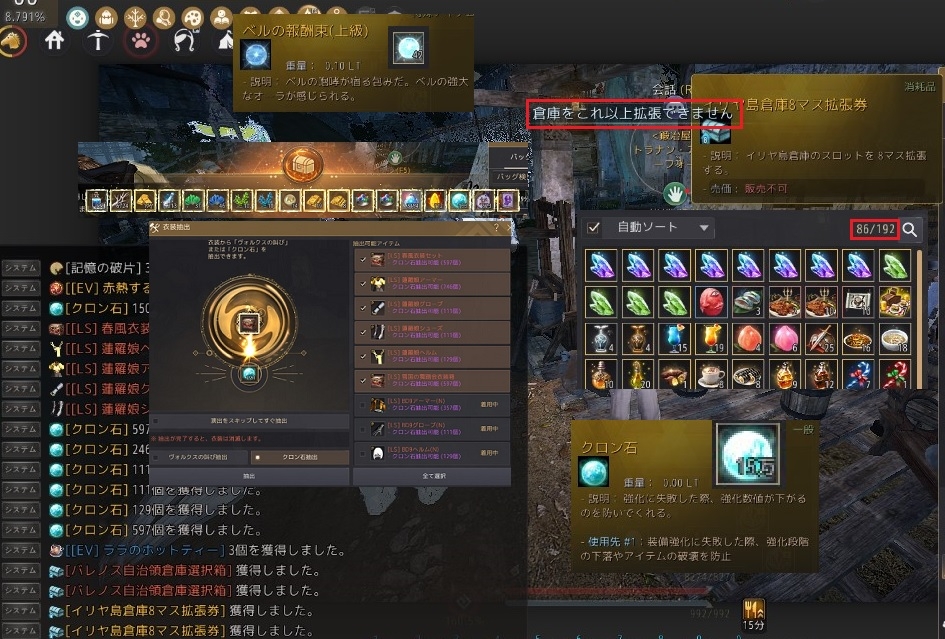
Task: Toggle the skip-animation extraction checkbox
Action: [156, 423]
